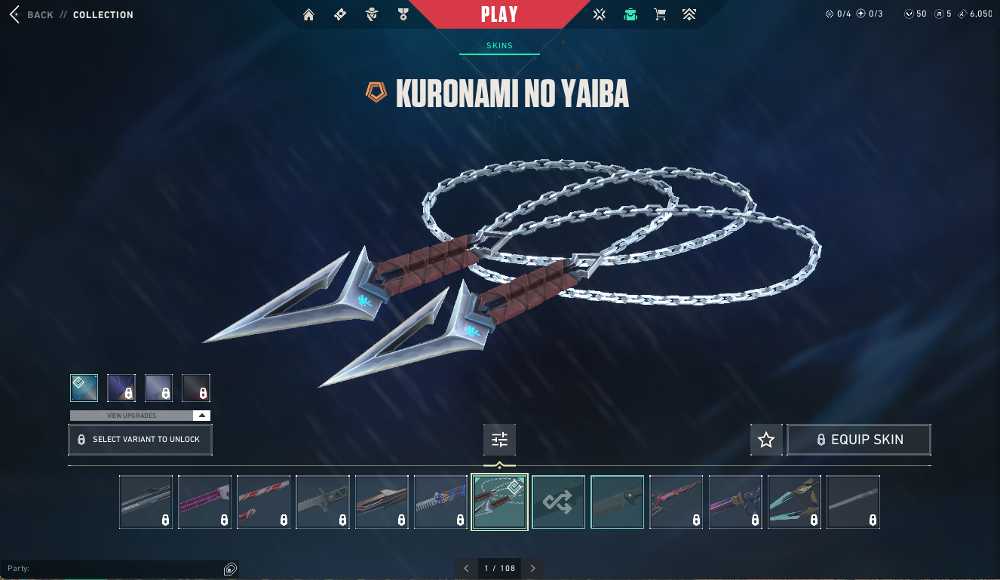Open the Agents tab
This screenshot has height=580, width=1000.
coord(372,15)
